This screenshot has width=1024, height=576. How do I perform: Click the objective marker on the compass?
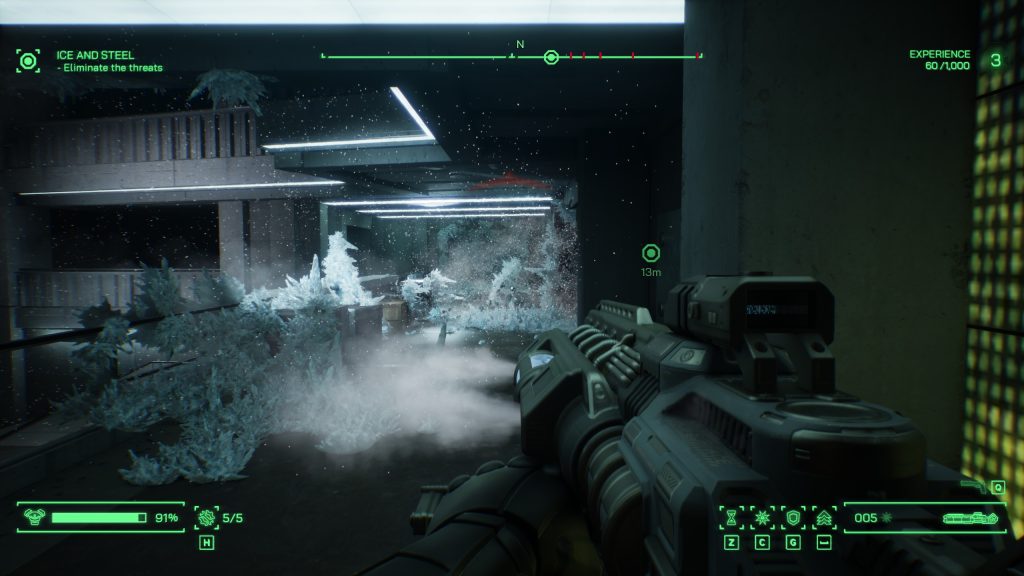click(550, 56)
